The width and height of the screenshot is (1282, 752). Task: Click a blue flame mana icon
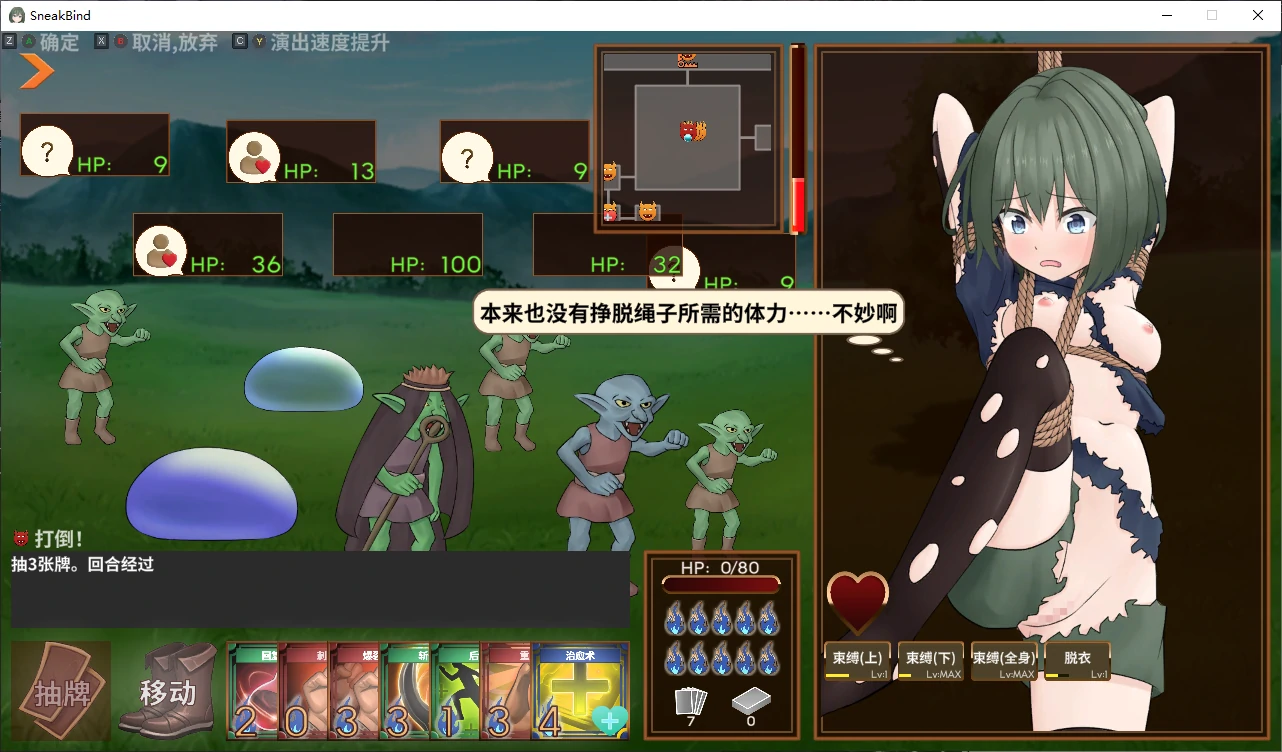[674, 620]
